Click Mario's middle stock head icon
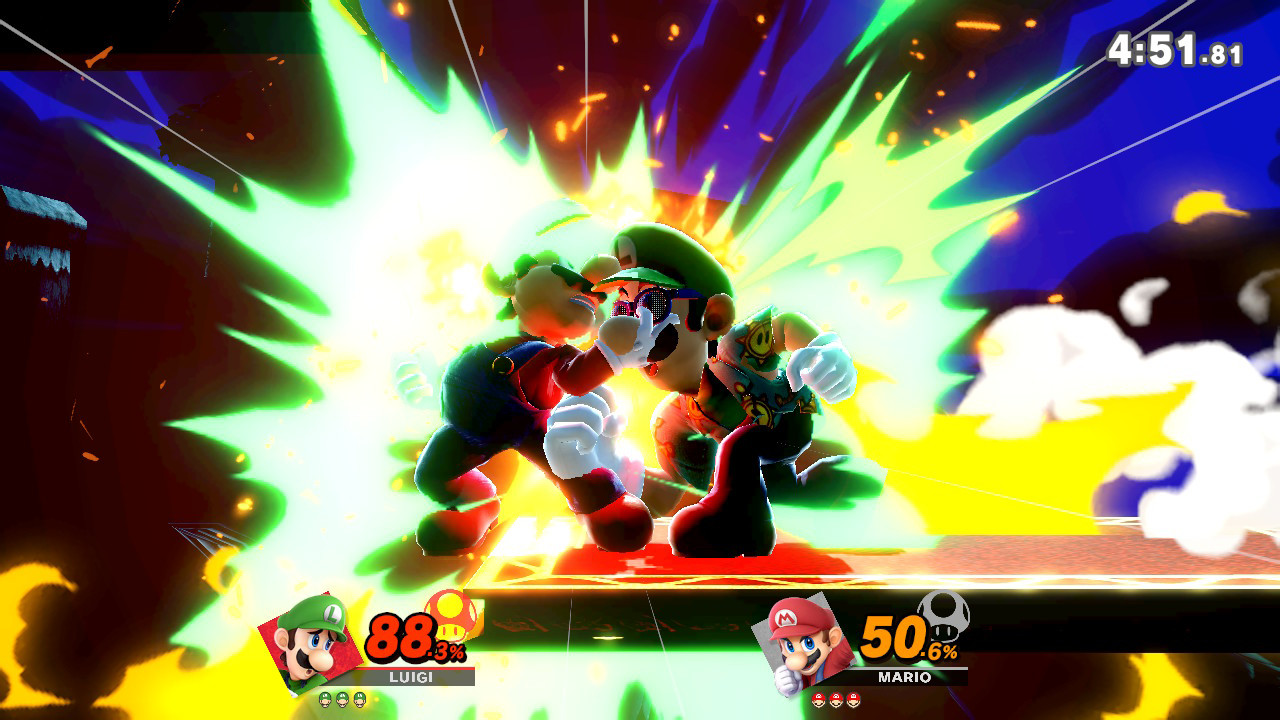Image resolution: width=1280 pixels, height=720 pixels. pos(835,699)
